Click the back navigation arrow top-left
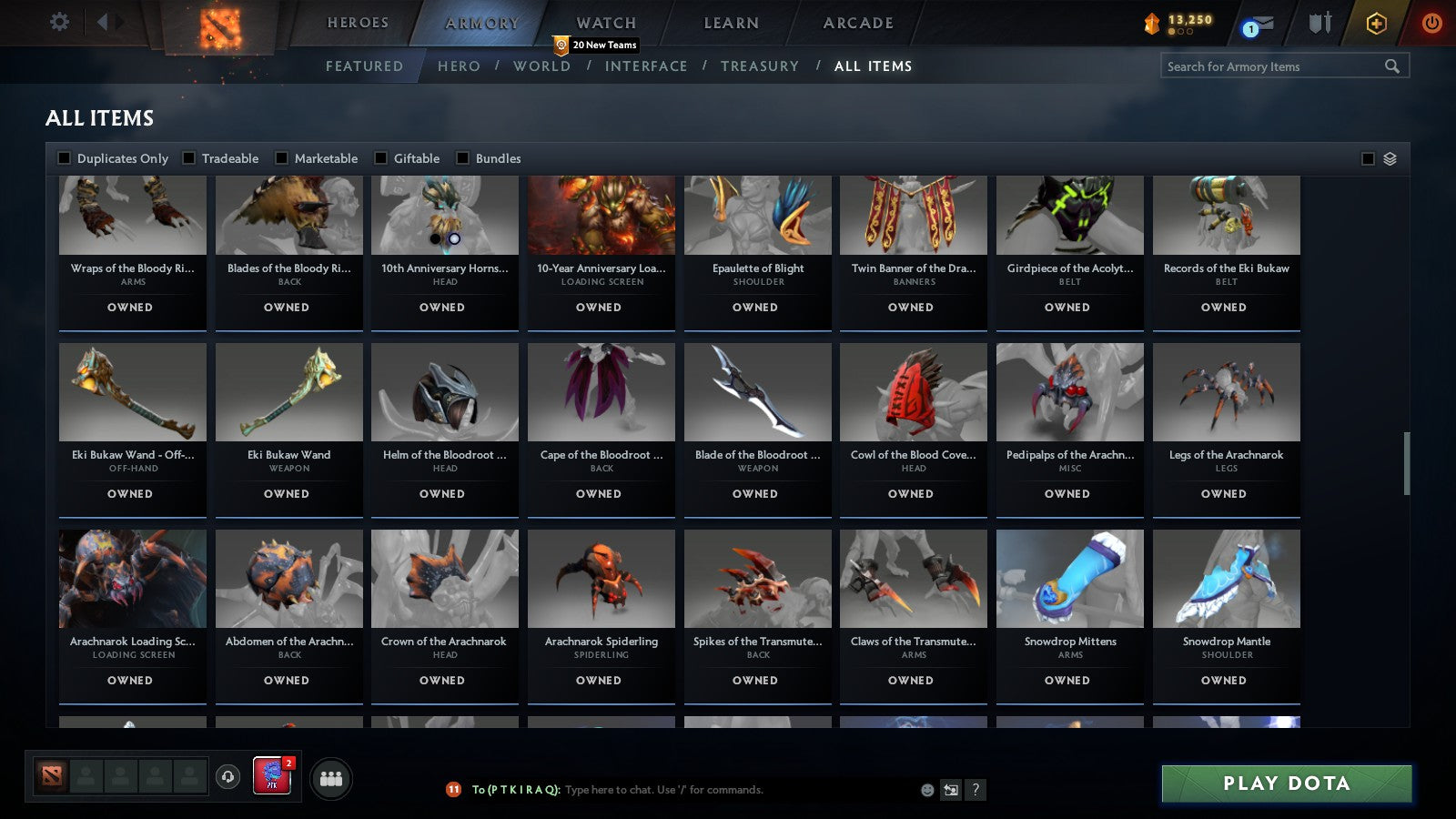 102,22
